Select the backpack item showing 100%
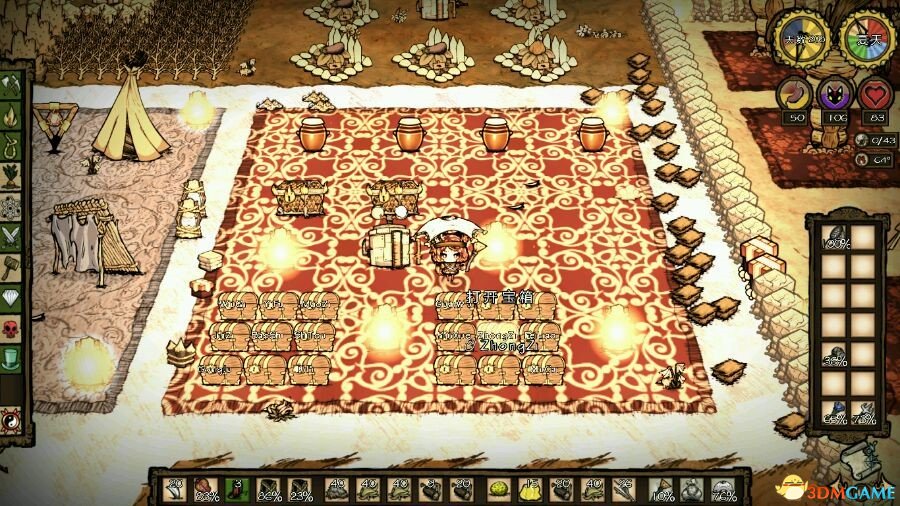 tap(836, 239)
